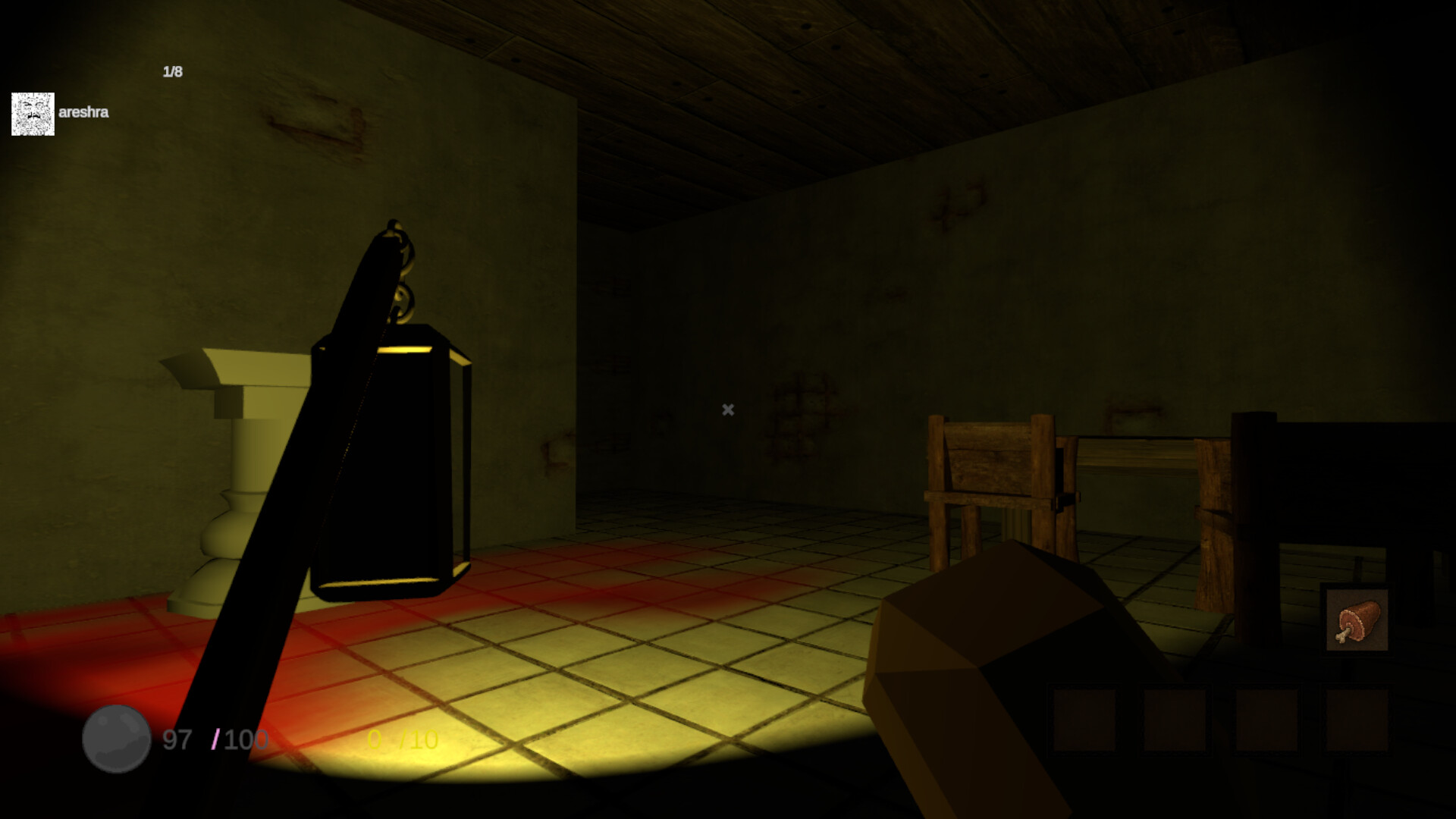The height and width of the screenshot is (819, 1456).
Task: Toggle the player nameplate areshra visibility
Action: click(83, 111)
